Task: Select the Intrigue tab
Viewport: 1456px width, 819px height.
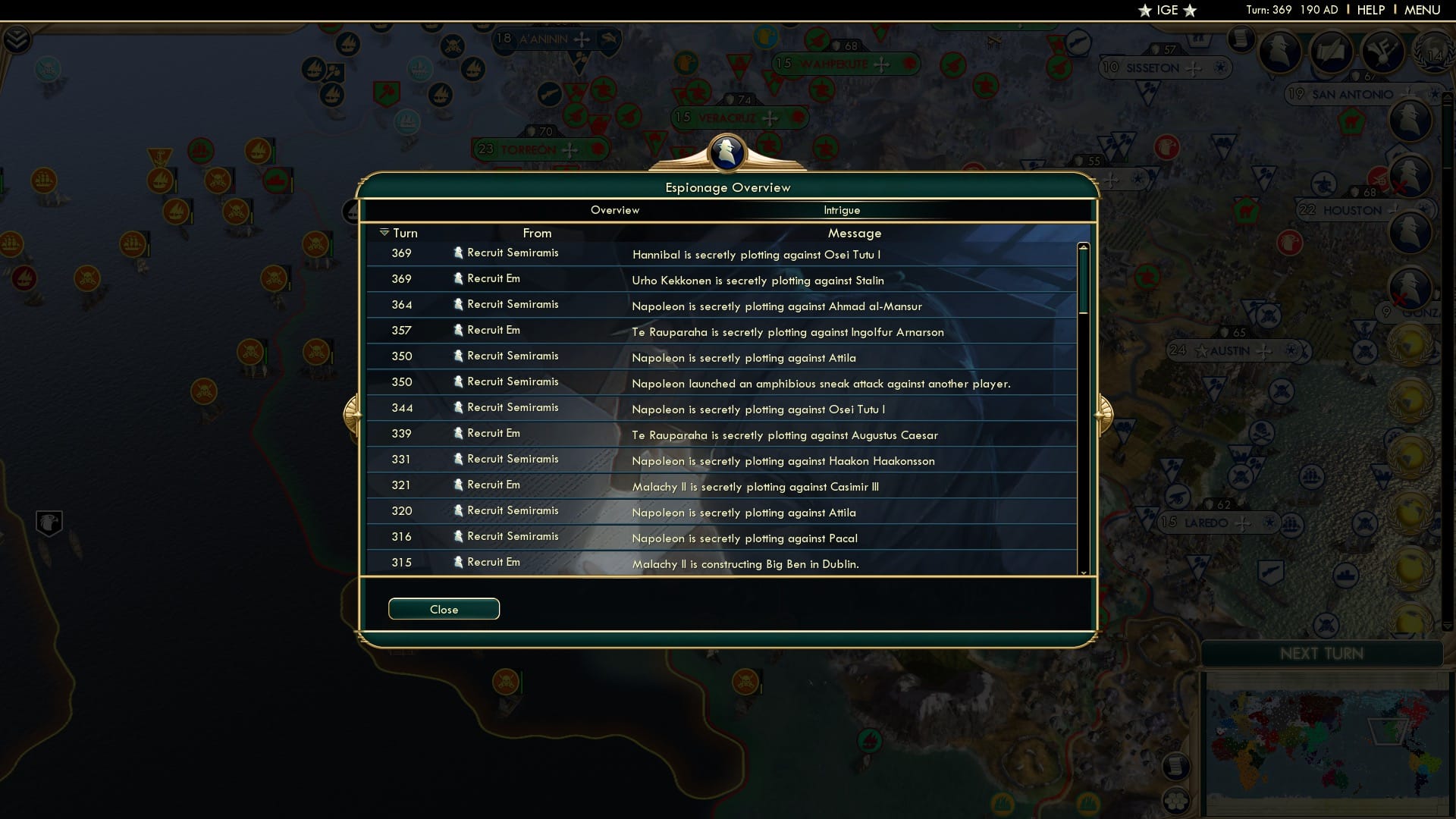Action: pyautogui.click(x=843, y=210)
